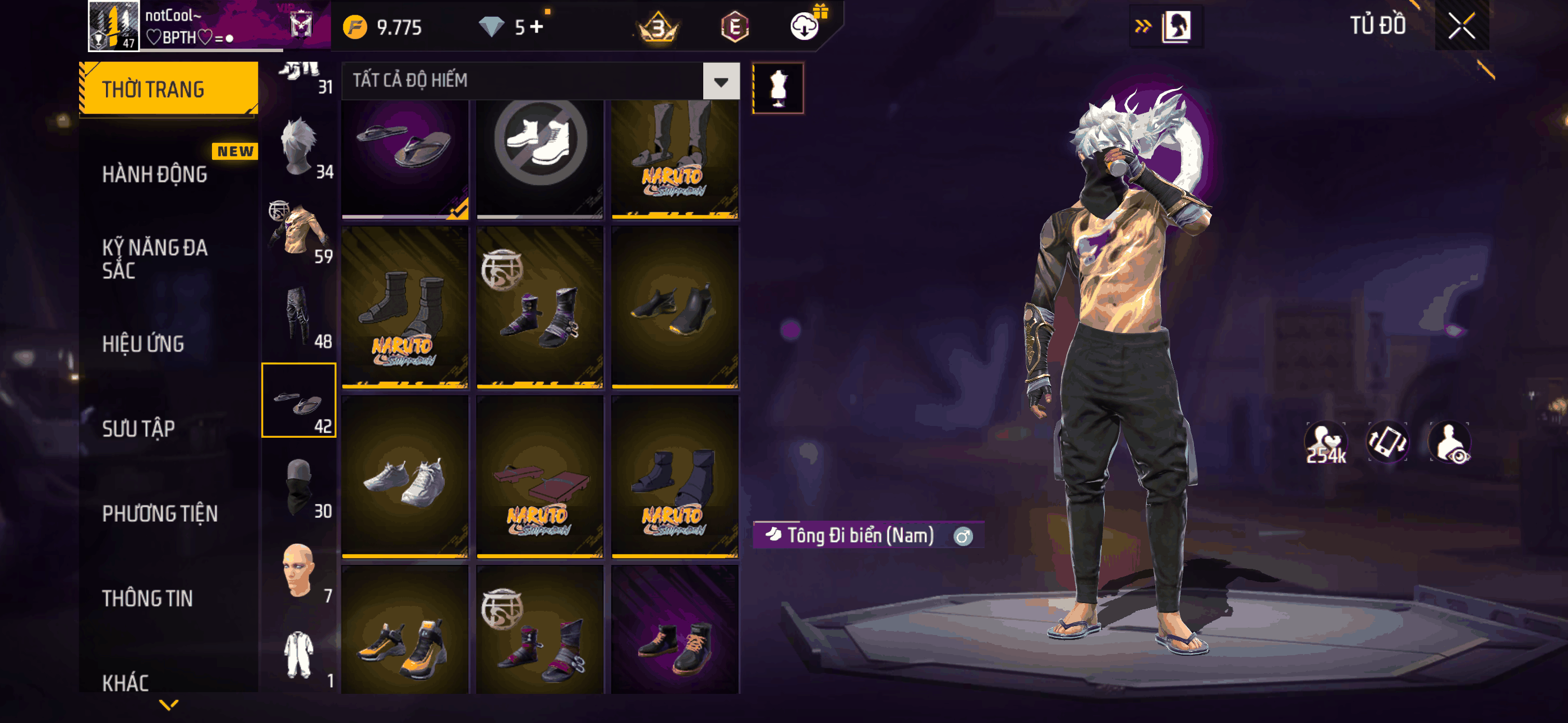The width and height of the screenshot is (1568, 723).
Task: Go to the Phương Tiện tab
Action: click(159, 513)
